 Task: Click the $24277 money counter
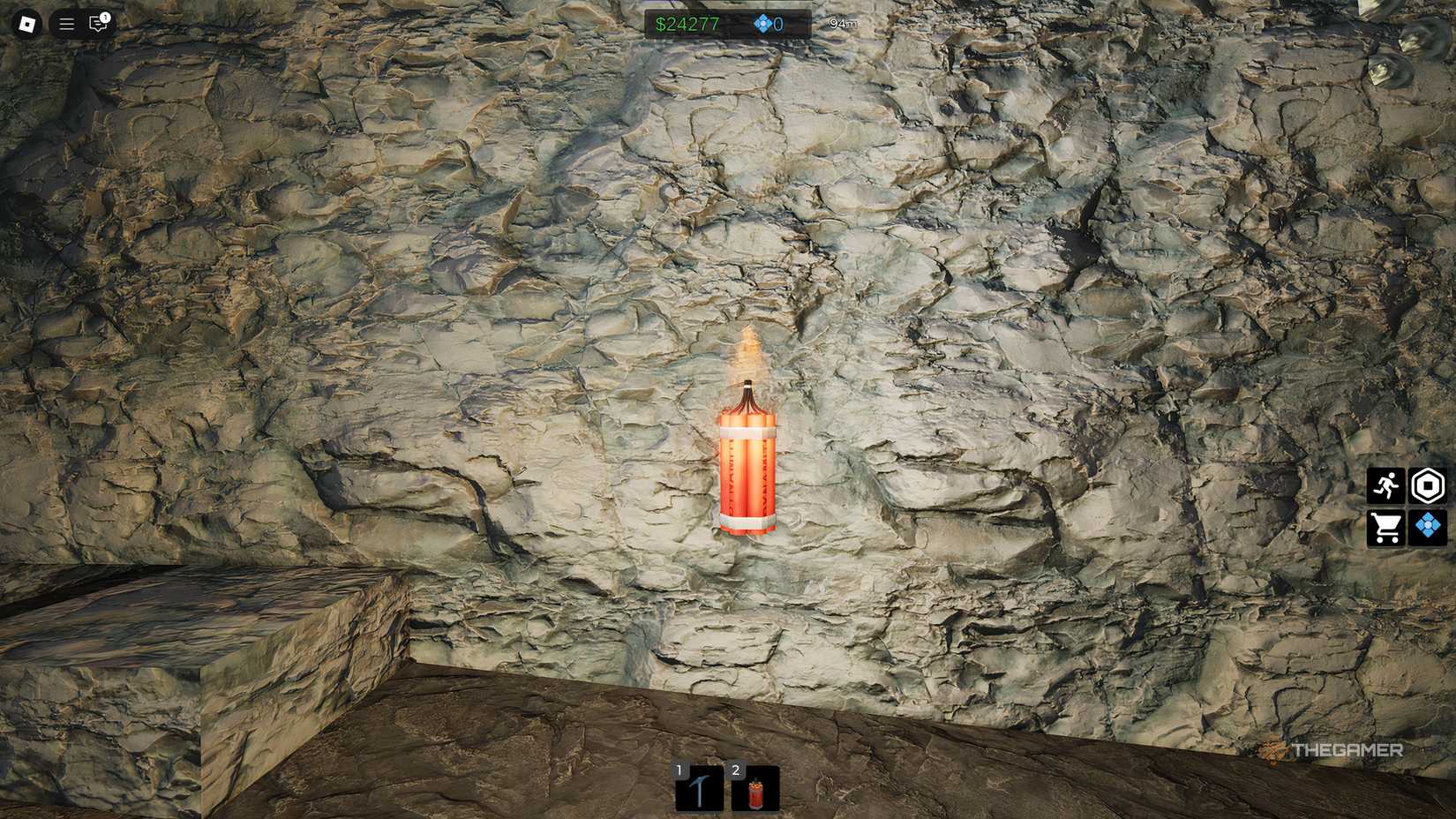(687, 24)
